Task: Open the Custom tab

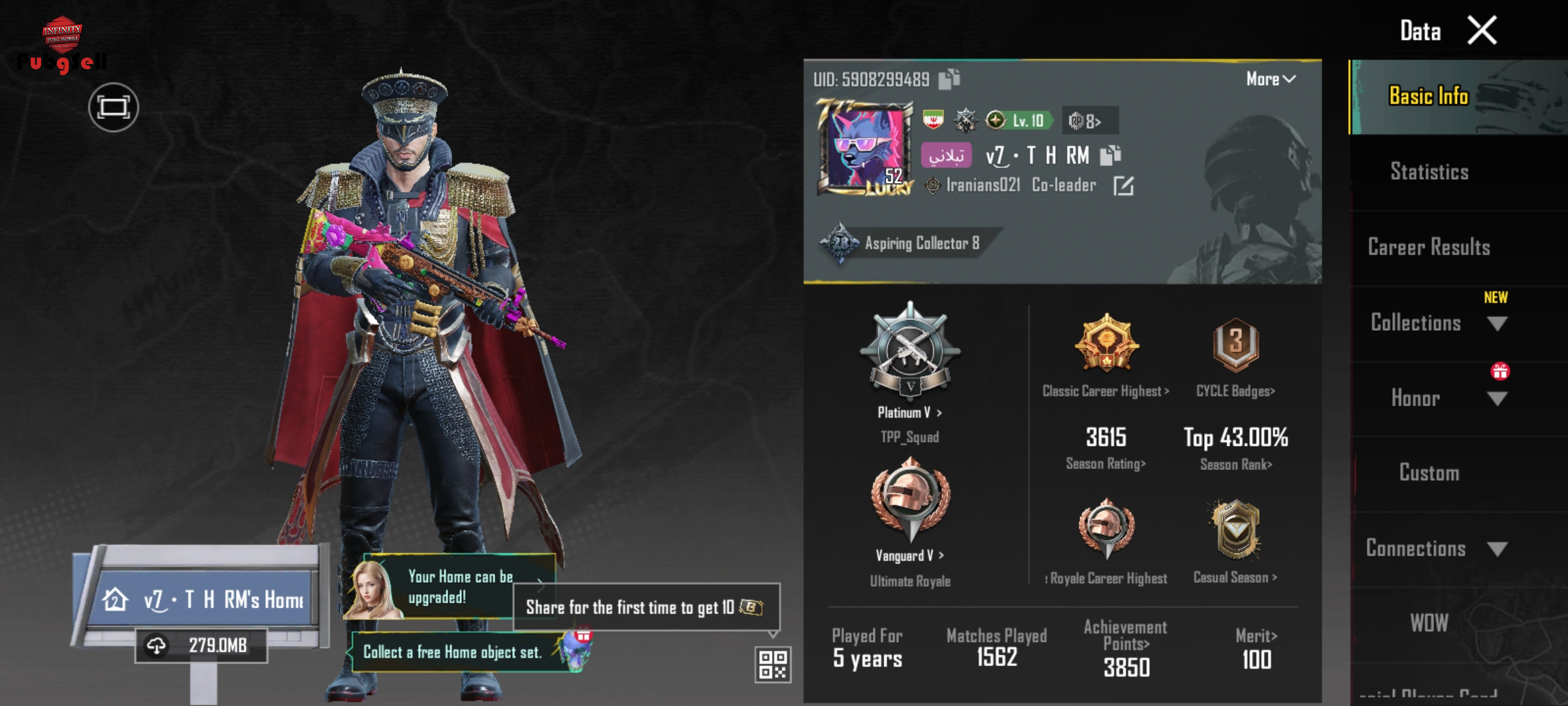Action: click(1429, 473)
